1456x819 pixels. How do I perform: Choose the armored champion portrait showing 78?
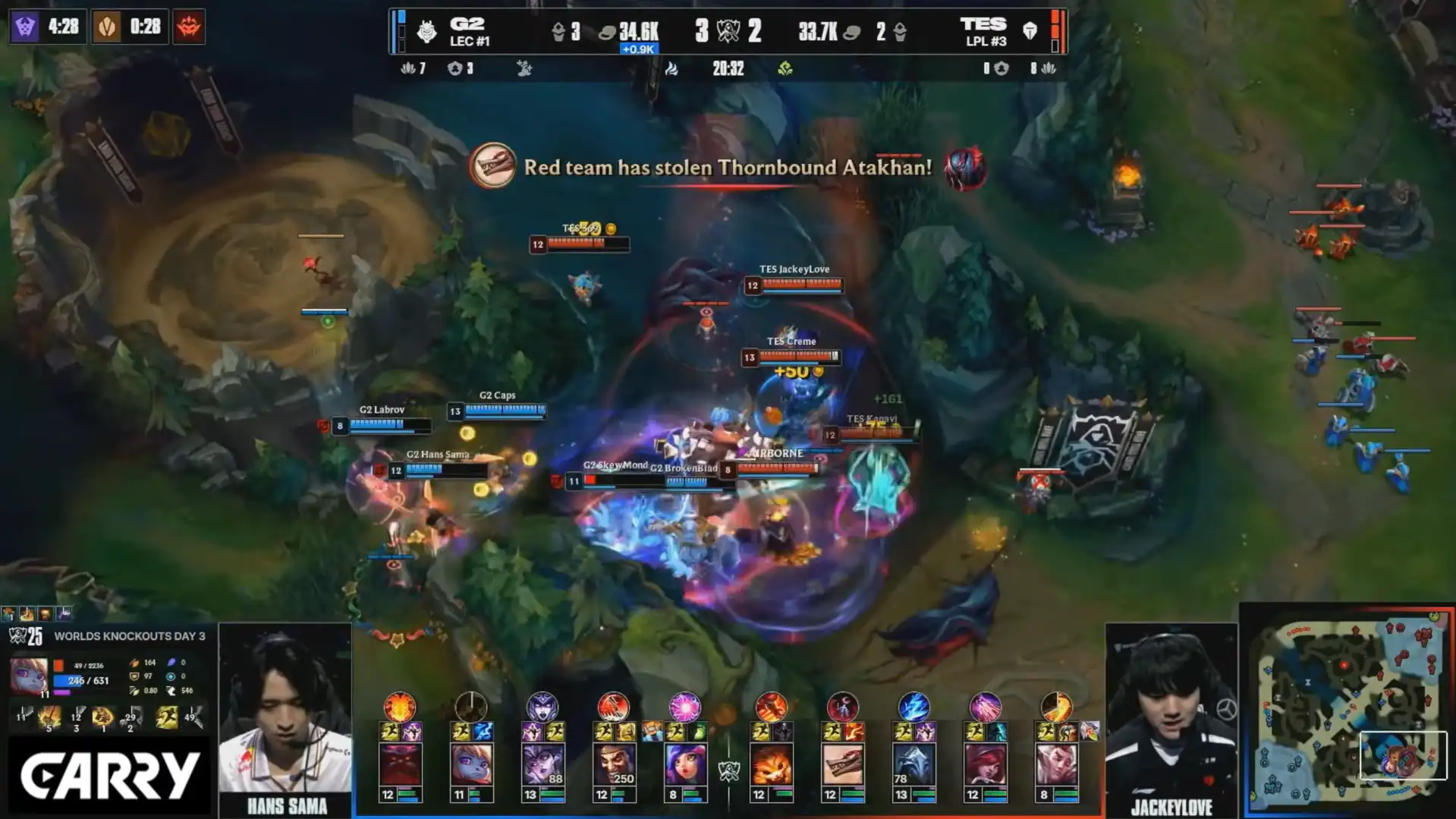914,763
